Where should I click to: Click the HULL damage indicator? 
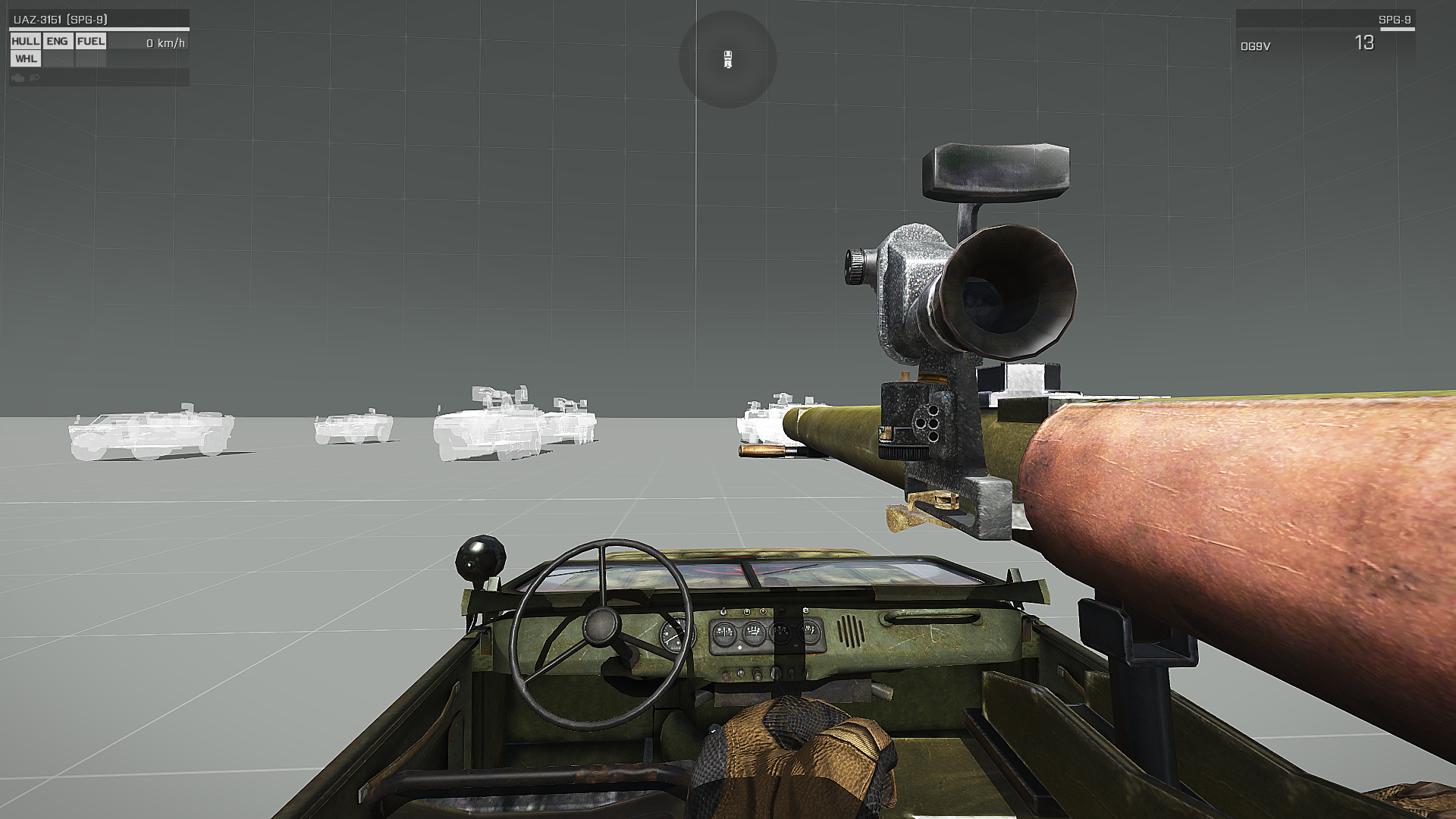click(25, 42)
